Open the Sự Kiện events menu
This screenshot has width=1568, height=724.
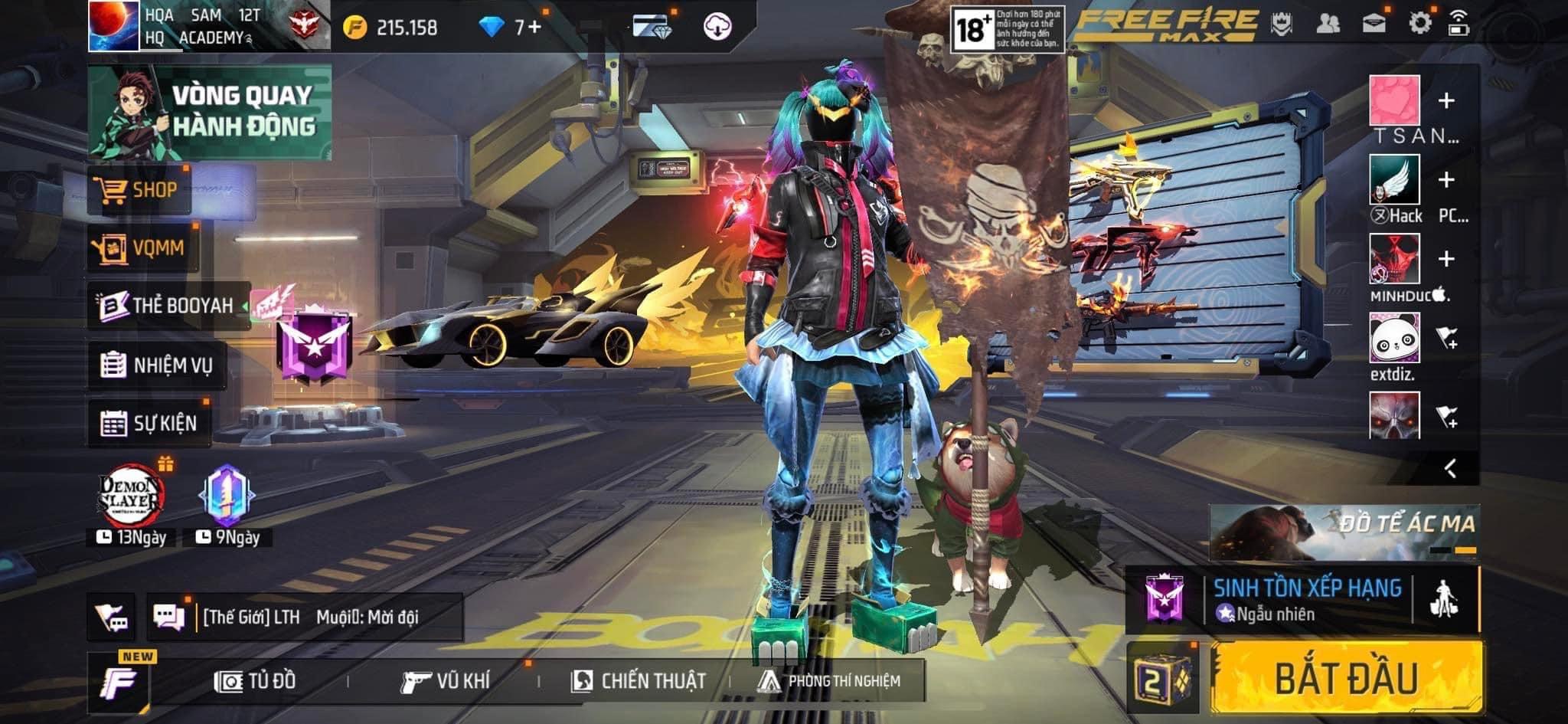click(x=149, y=423)
